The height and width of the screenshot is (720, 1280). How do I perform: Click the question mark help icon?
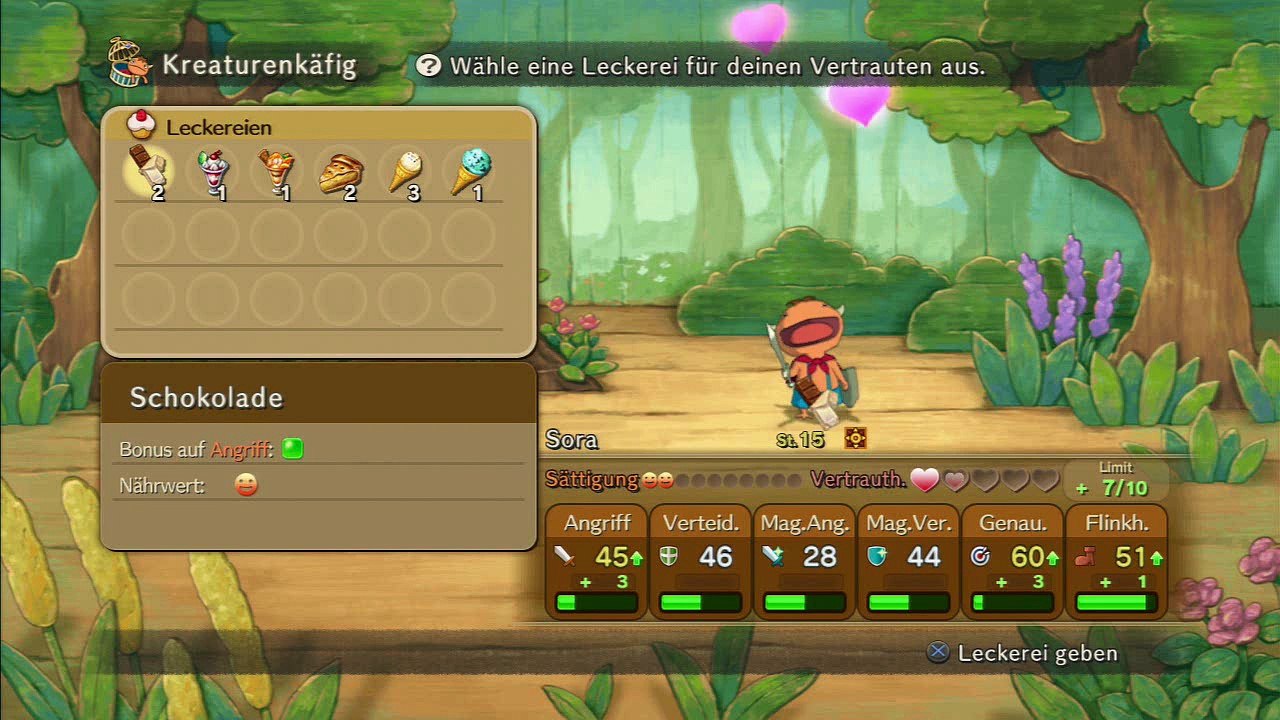click(x=429, y=66)
